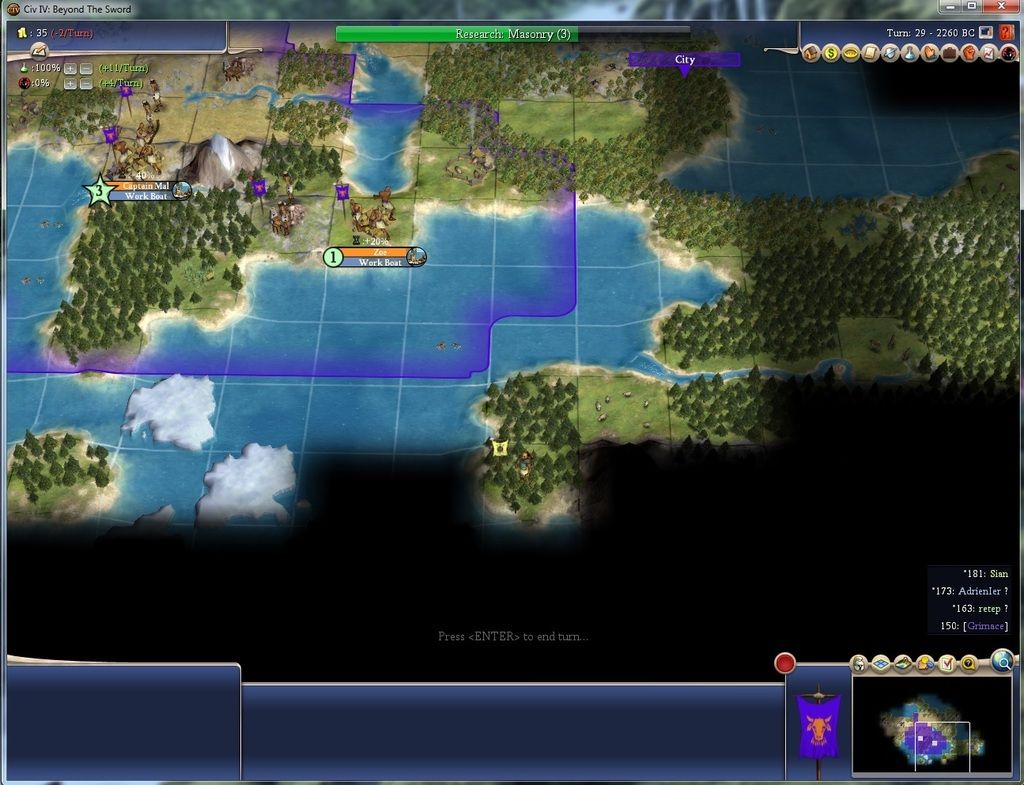Open the event log scroll button
Image resolution: width=1024 pixels, height=785 pixels.
(40, 50)
